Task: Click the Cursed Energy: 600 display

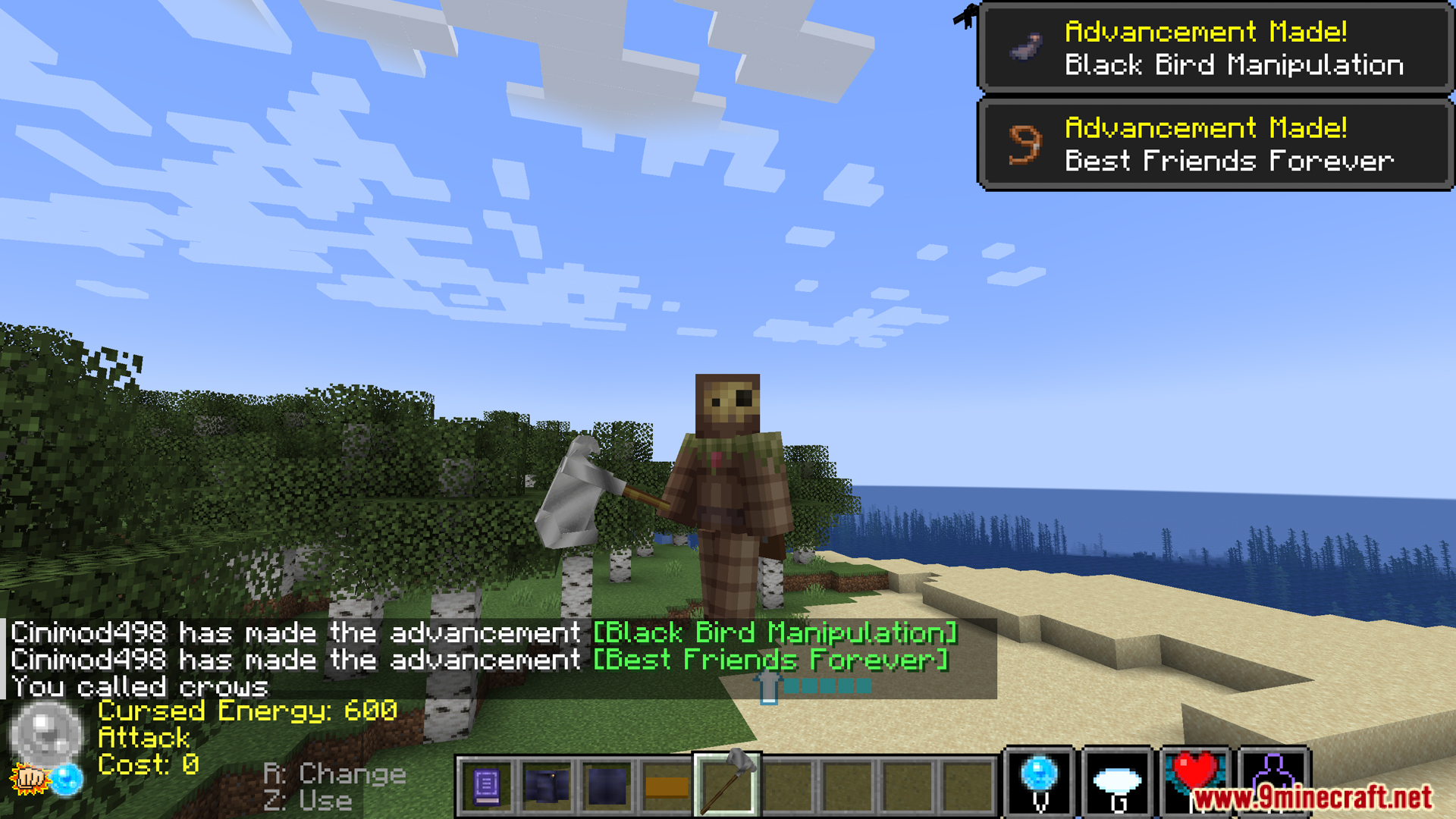Action: pyautogui.click(x=249, y=711)
